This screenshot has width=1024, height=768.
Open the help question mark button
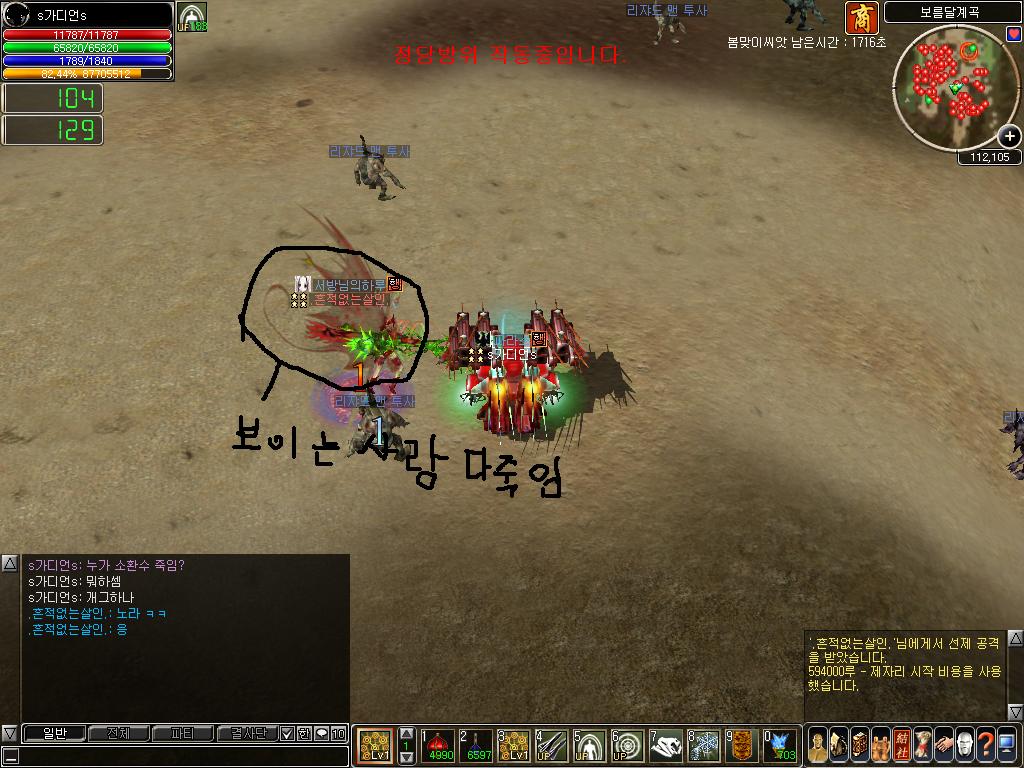[x=985, y=745]
